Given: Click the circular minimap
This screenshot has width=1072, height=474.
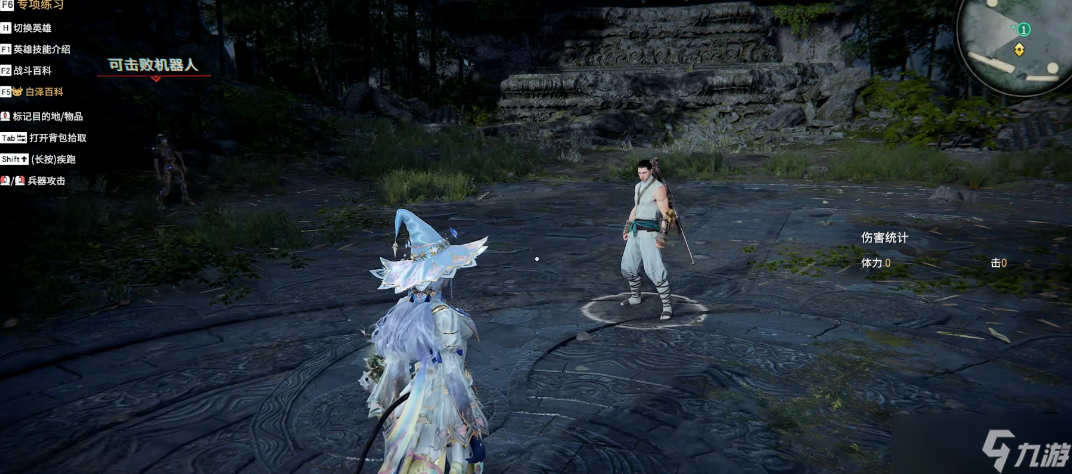Looking at the screenshot, I should [x=1013, y=44].
